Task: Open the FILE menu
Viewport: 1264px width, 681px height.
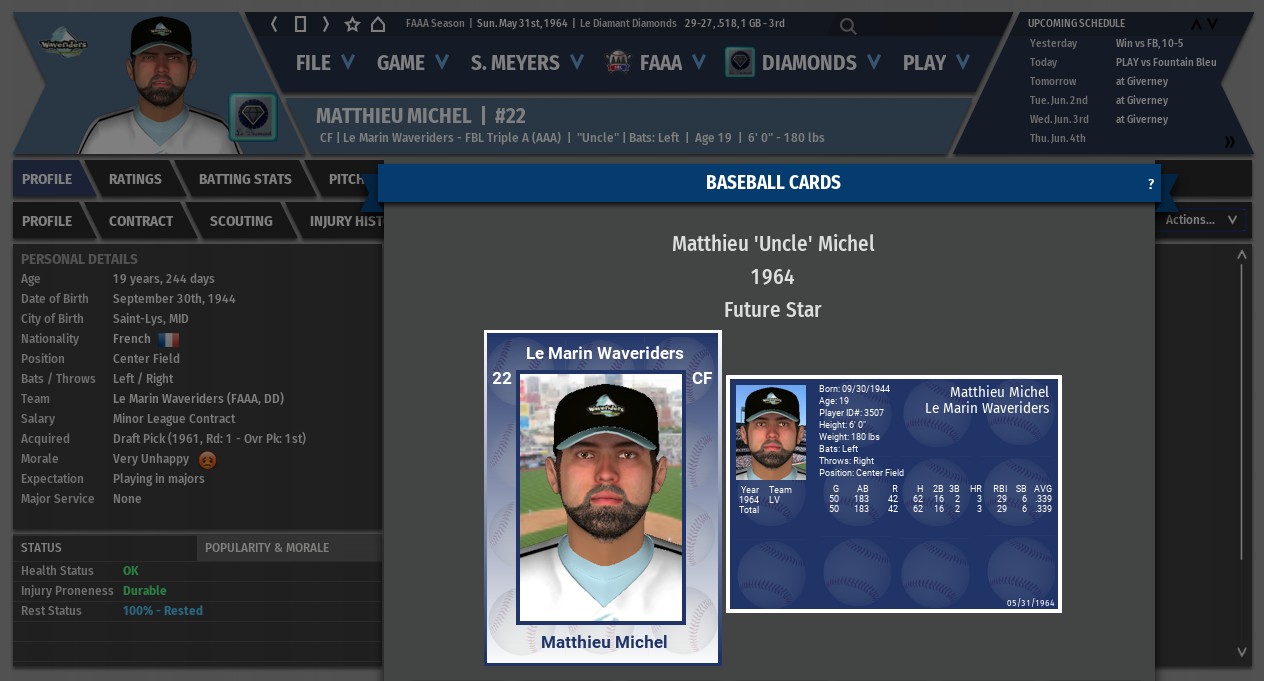Action: 325,63
